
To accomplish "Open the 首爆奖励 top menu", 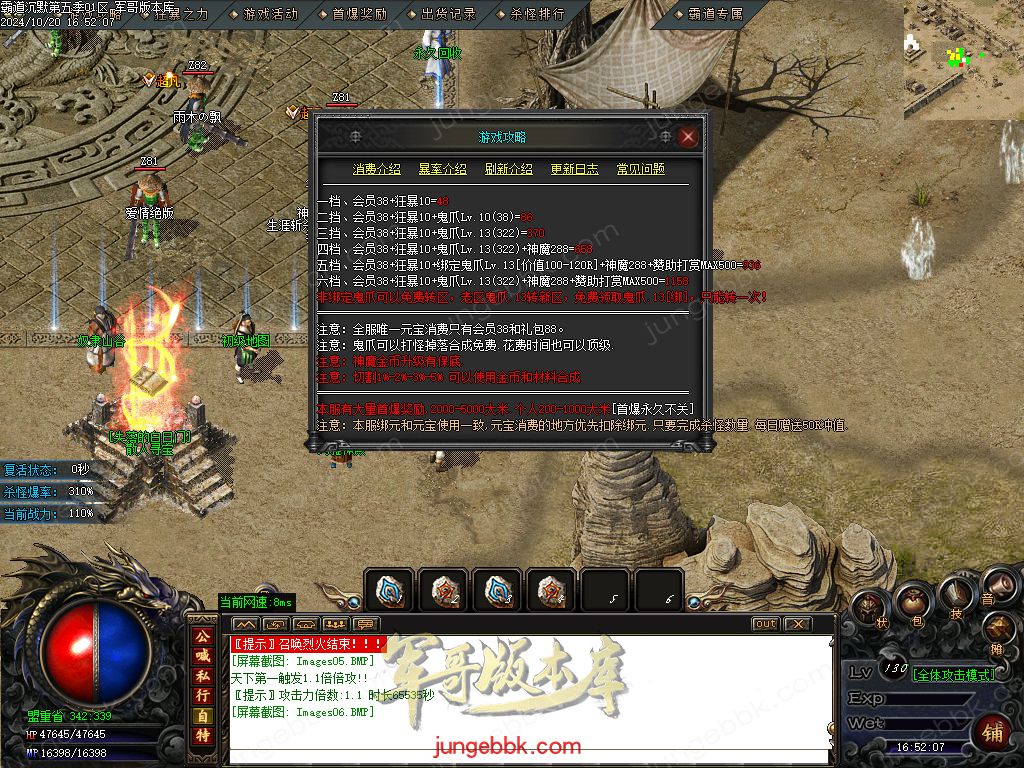I will (359, 14).
